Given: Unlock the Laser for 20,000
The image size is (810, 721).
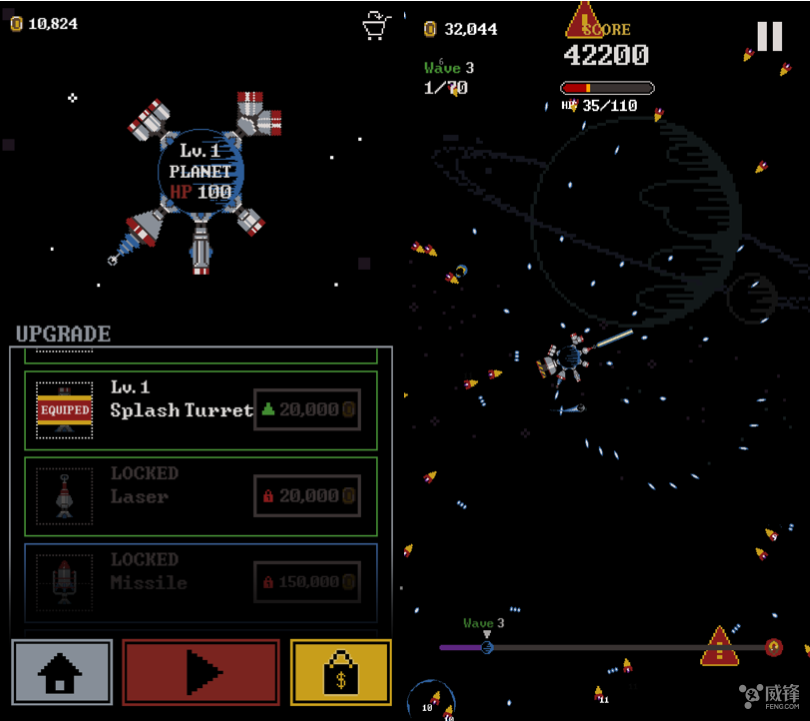Looking at the screenshot, I should tap(307, 496).
